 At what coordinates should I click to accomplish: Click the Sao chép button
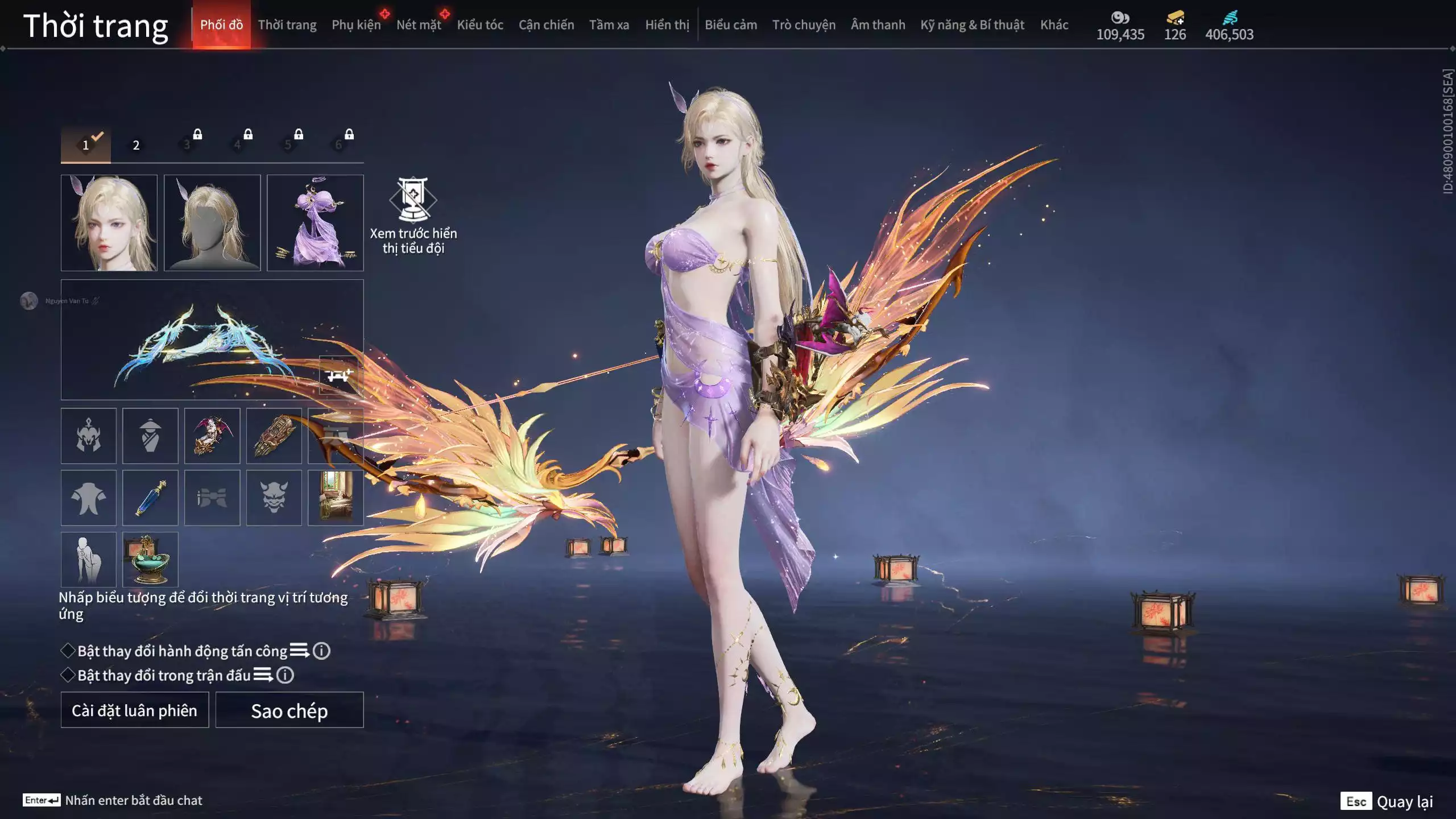(289, 710)
